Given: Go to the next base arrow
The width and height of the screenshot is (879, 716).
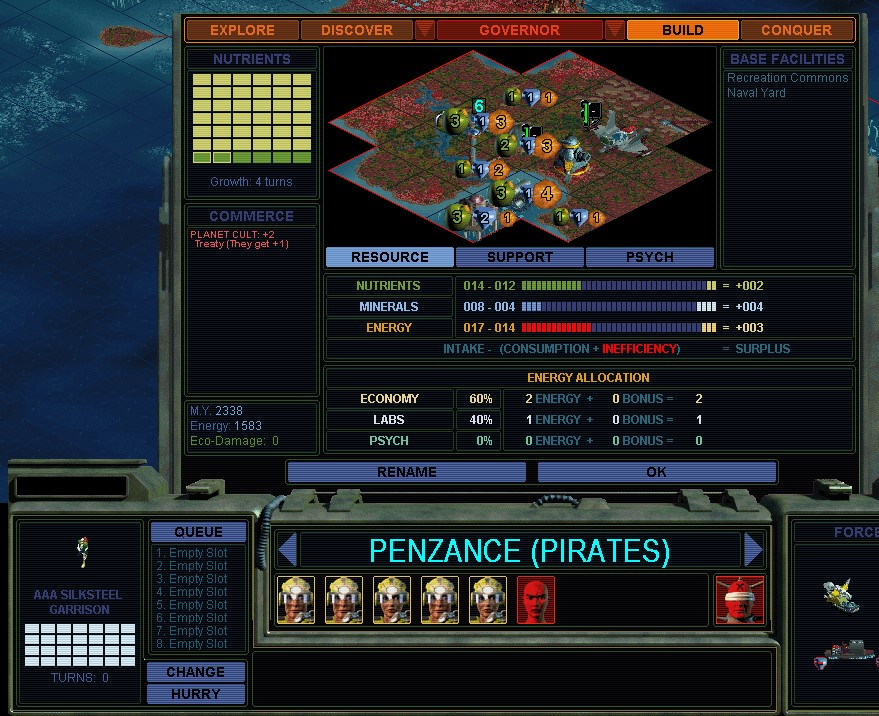Looking at the screenshot, I should pyautogui.click(x=754, y=550).
